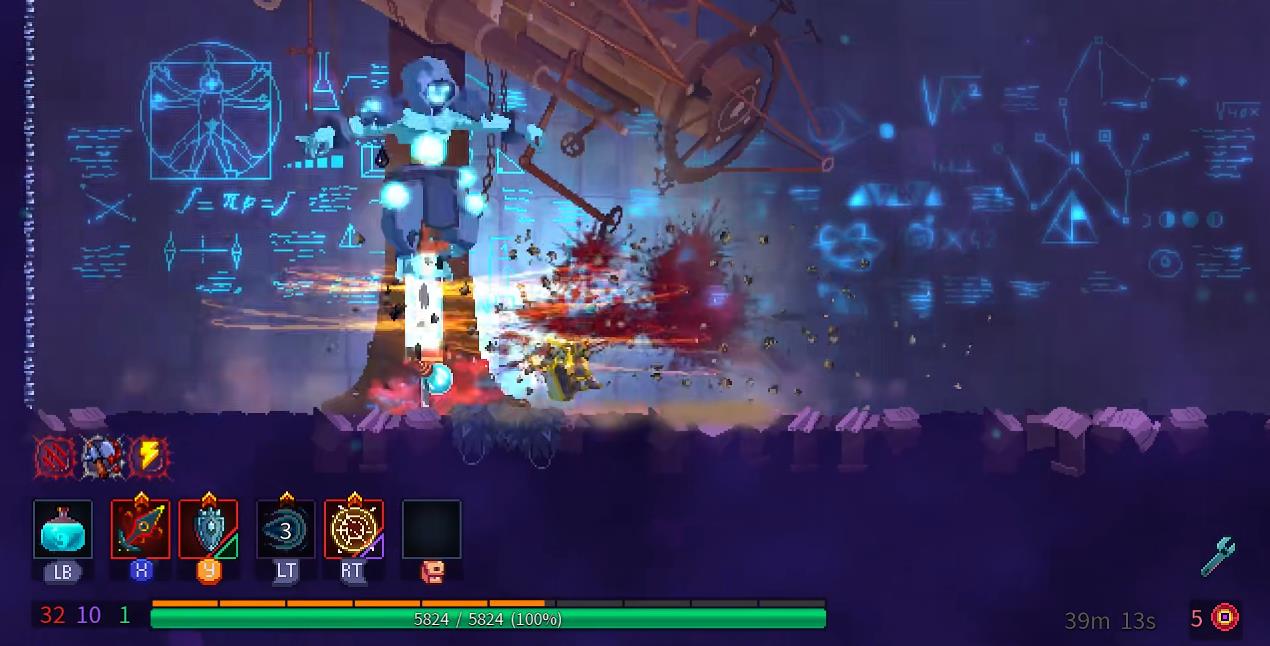1270x646 pixels.
Task: Select the empty dark equipment slot
Action: (x=431, y=530)
